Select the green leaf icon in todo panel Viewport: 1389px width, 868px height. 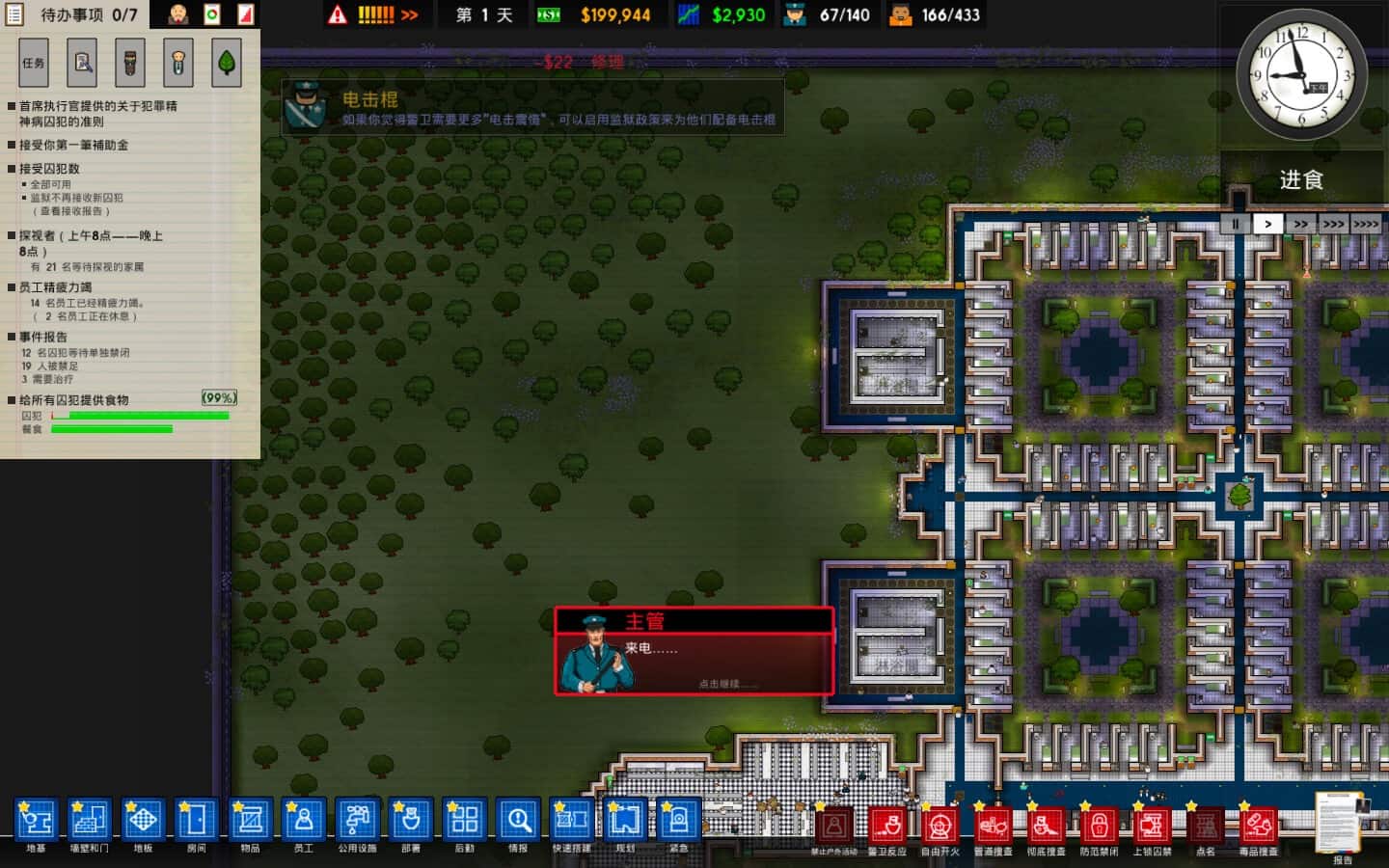point(227,63)
